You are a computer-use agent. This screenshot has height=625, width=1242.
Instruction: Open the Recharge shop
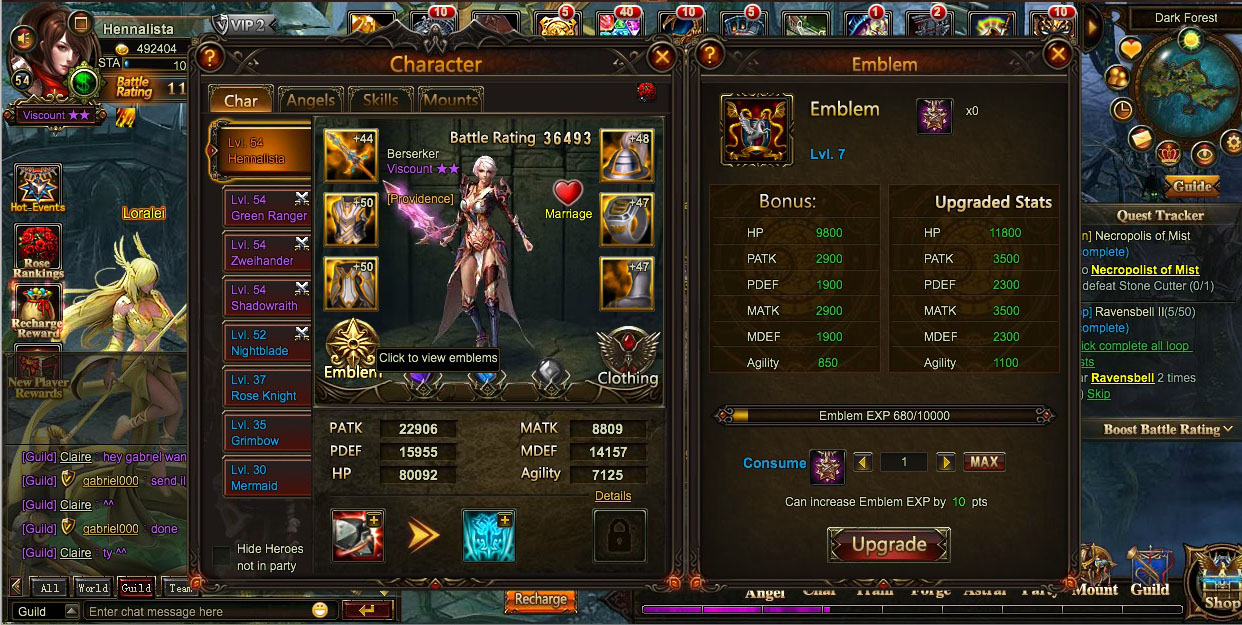(x=540, y=599)
